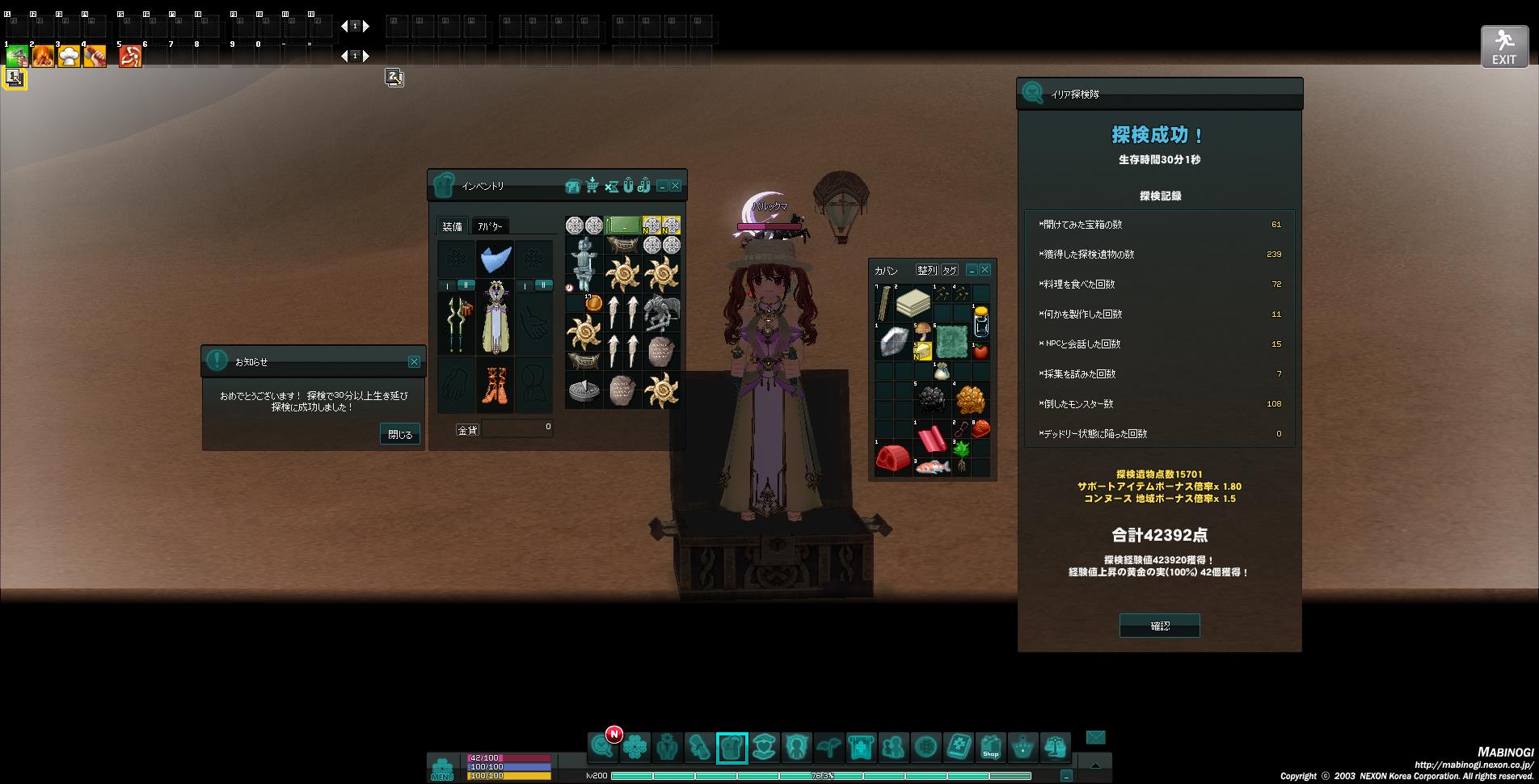This screenshot has height=784, width=1539.
Task: Select the sundial relic in the inventory
Action: (x=584, y=390)
